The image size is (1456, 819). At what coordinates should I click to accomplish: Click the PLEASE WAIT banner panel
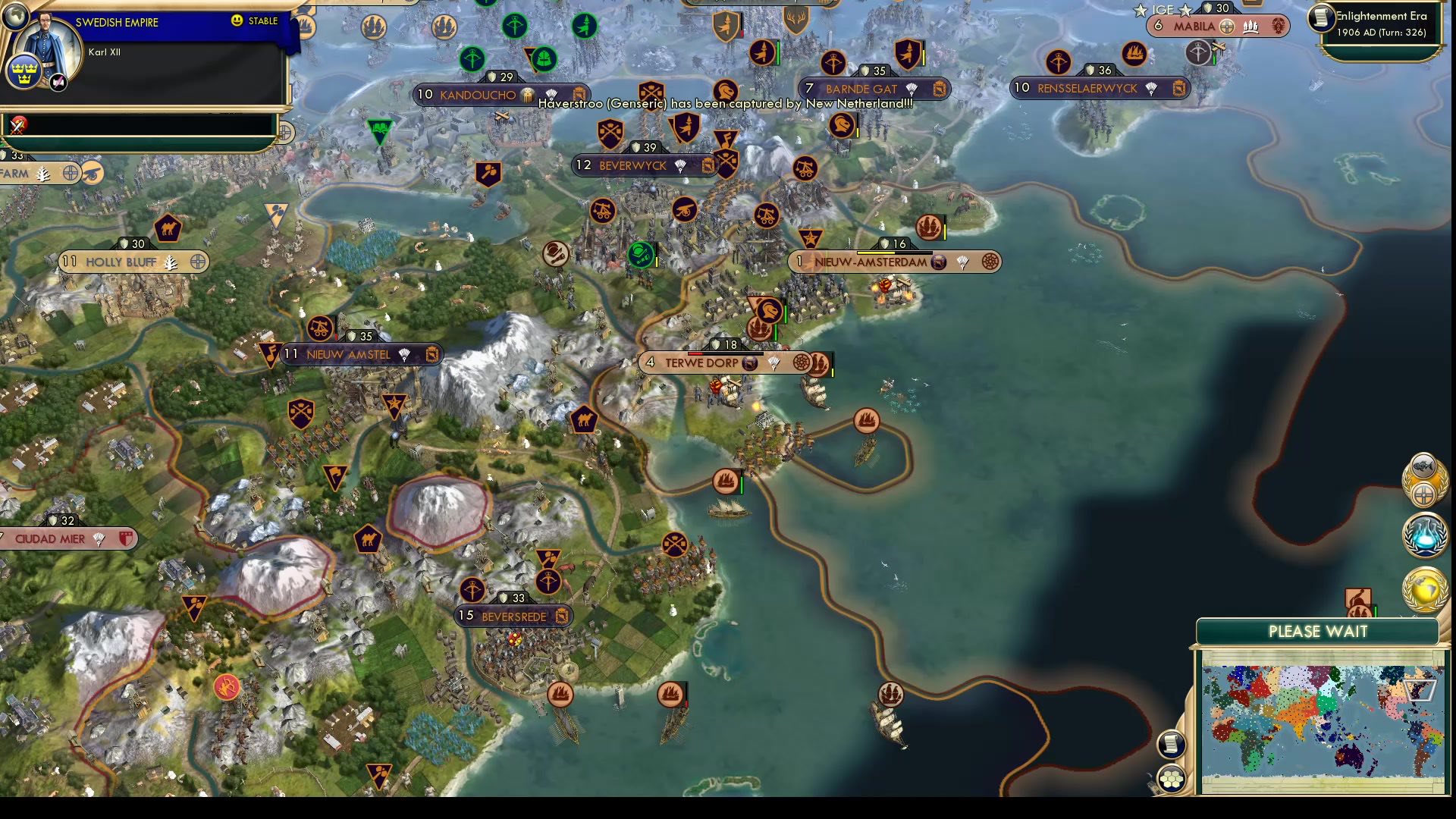click(x=1319, y=632)
